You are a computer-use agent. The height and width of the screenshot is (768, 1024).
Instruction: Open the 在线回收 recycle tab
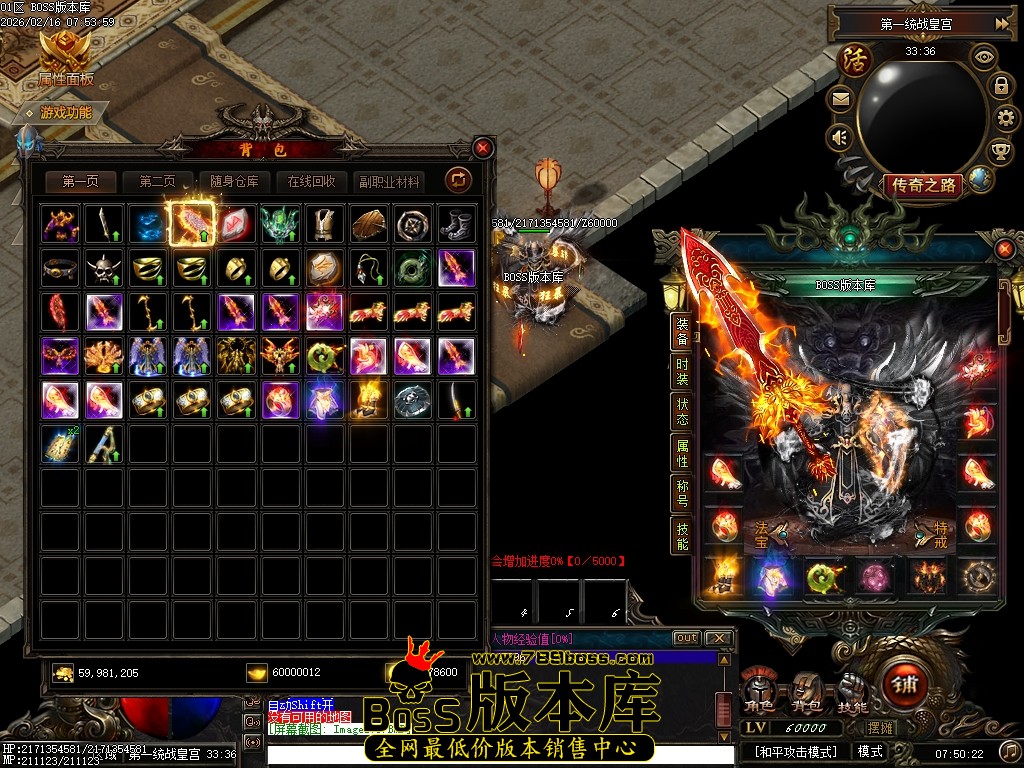pyautogui.click(x=311, y=182)
